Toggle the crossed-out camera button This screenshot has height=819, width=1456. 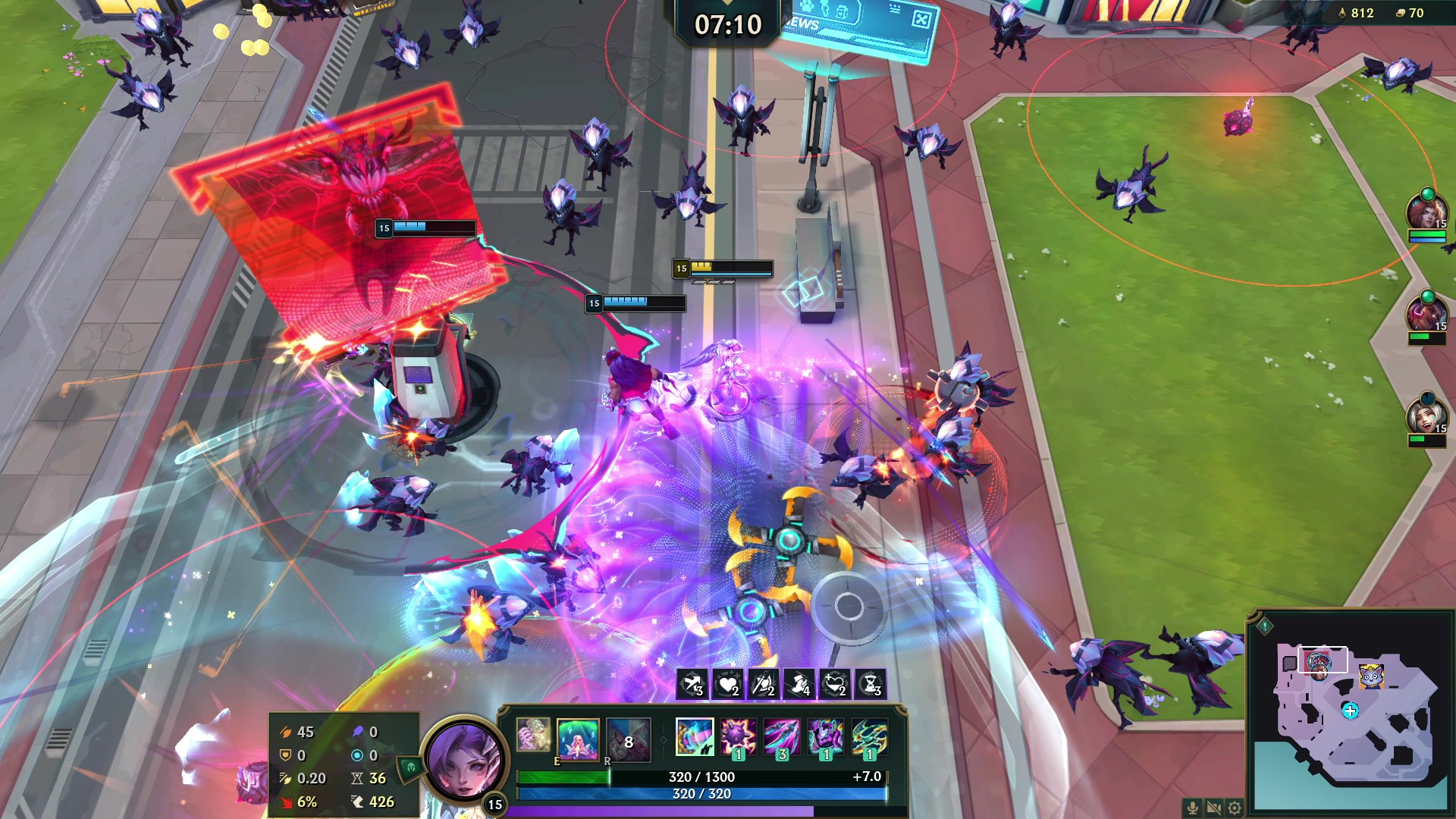coord(1213,808)
